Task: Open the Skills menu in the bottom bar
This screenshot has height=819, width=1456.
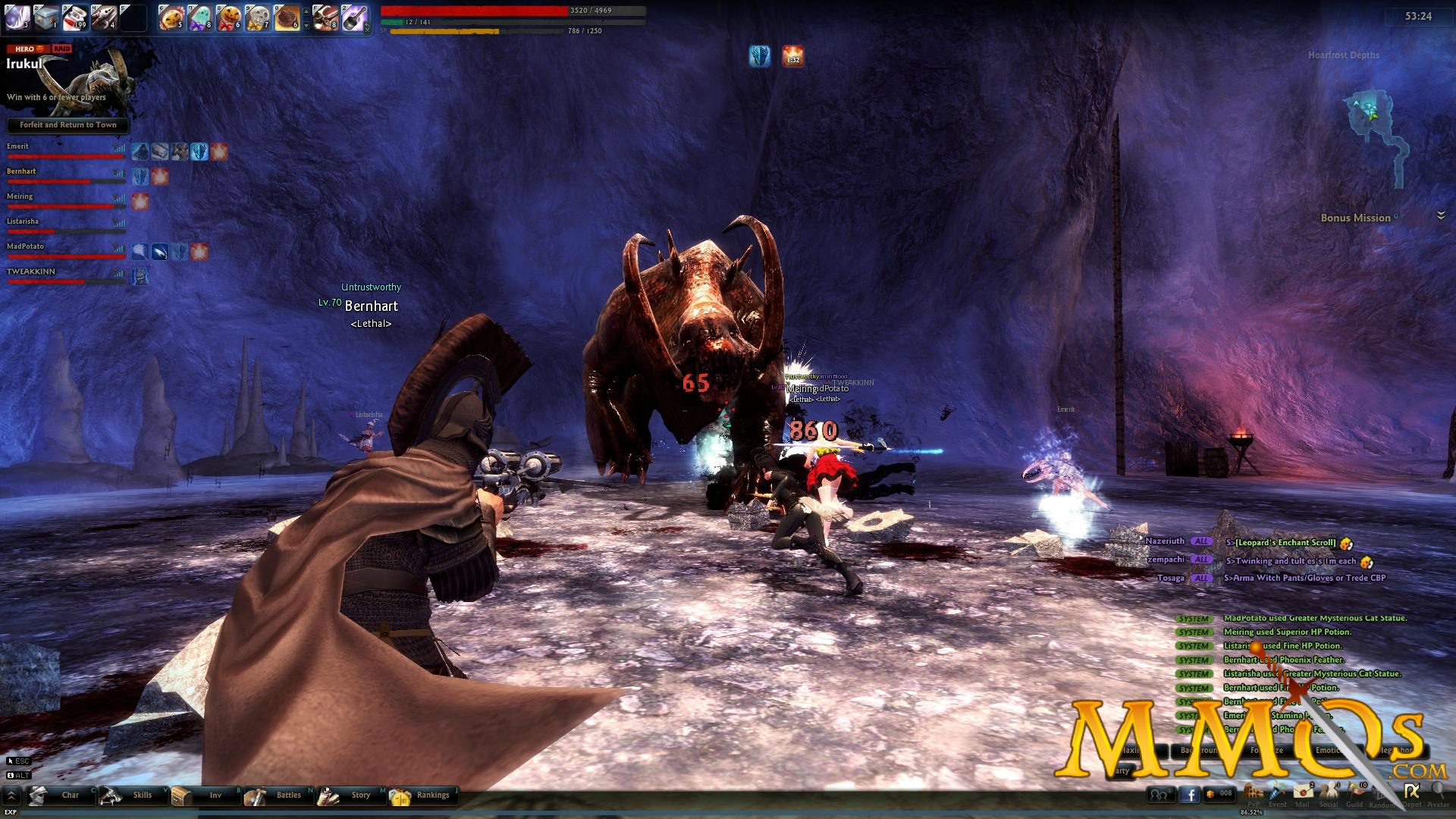Action: (x=143, y=795)
